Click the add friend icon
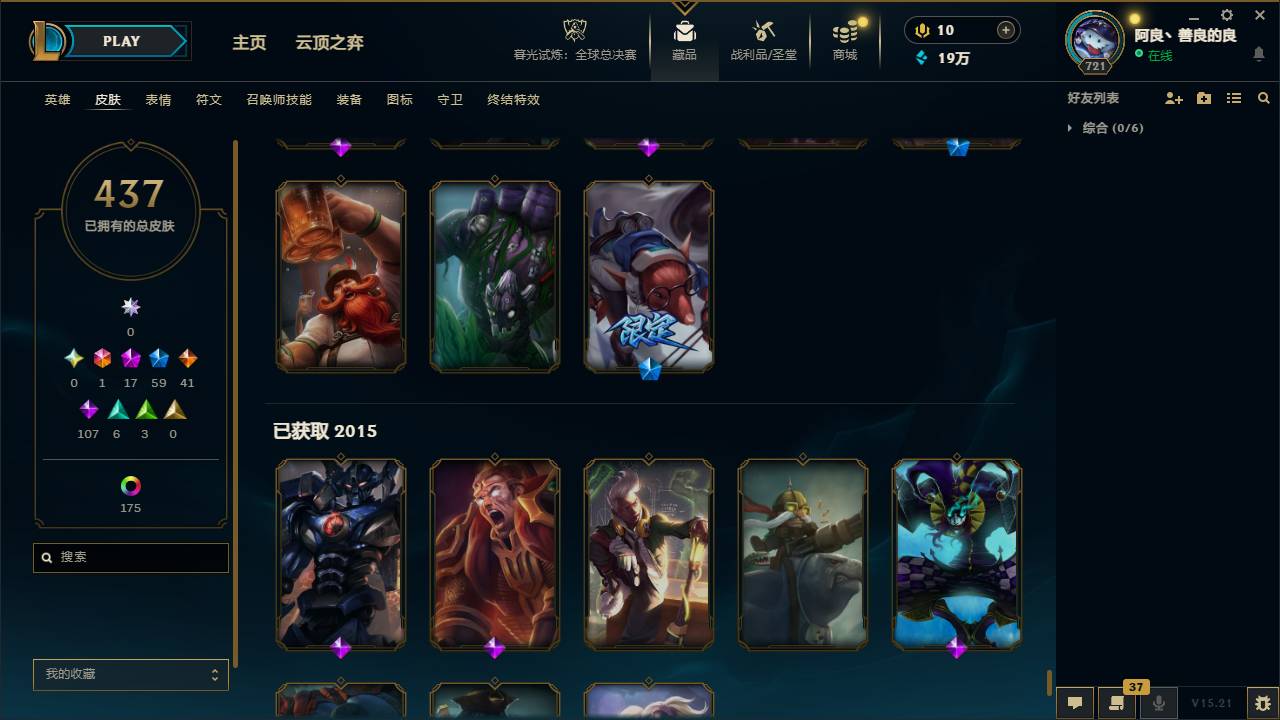Screen dimensions: 1280x720 coord(1174,98)
